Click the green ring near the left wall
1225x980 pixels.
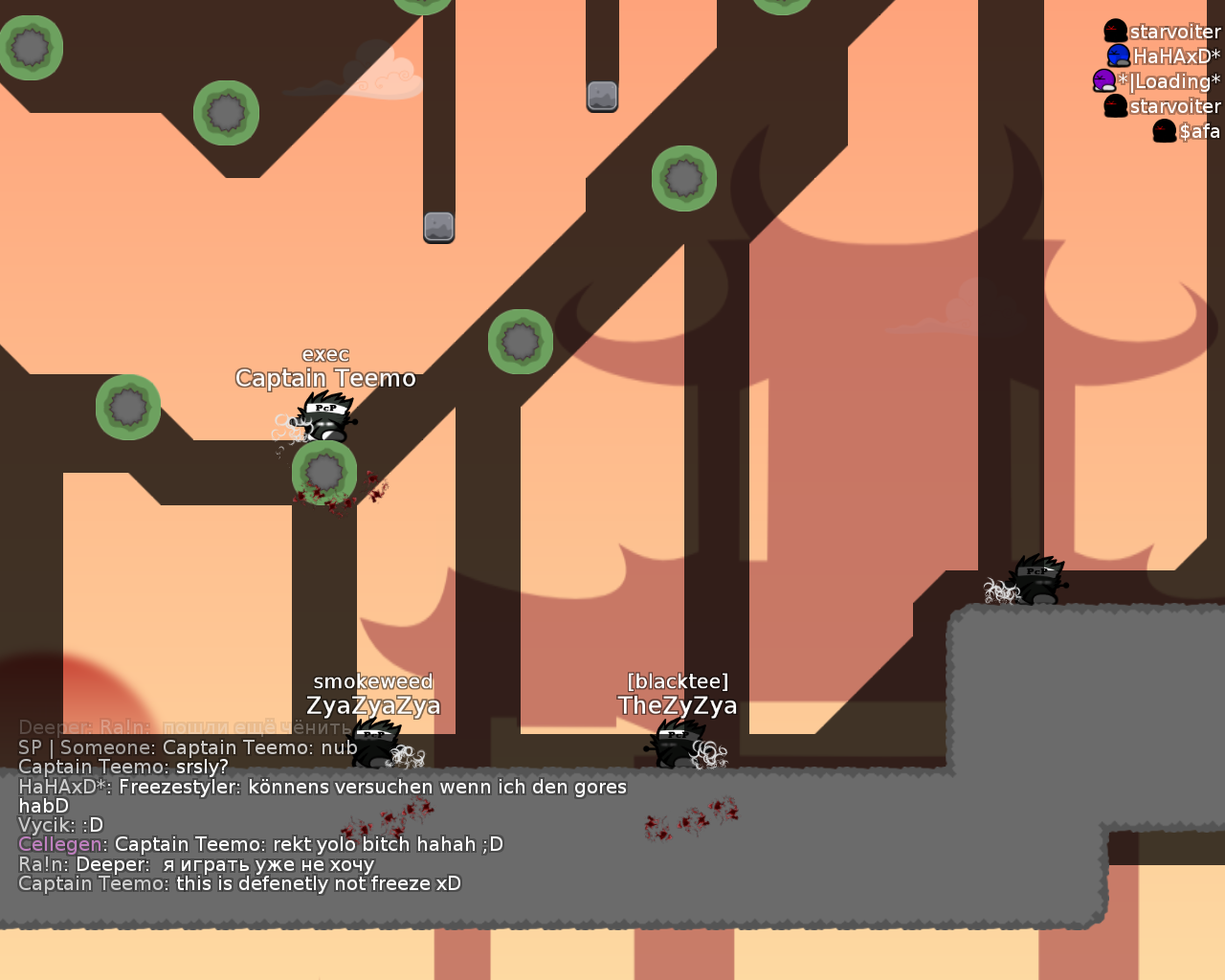(127, 406)
